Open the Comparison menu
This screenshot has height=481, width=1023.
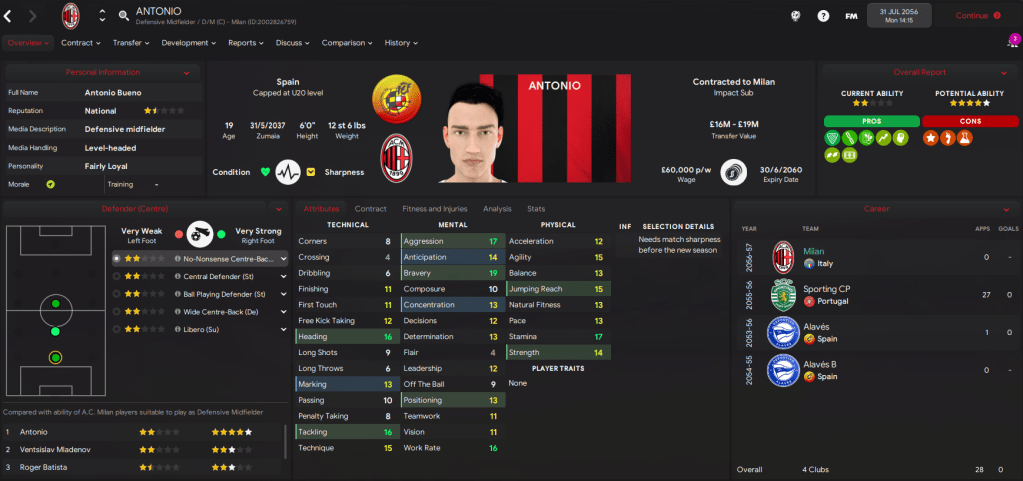(346, 43)
